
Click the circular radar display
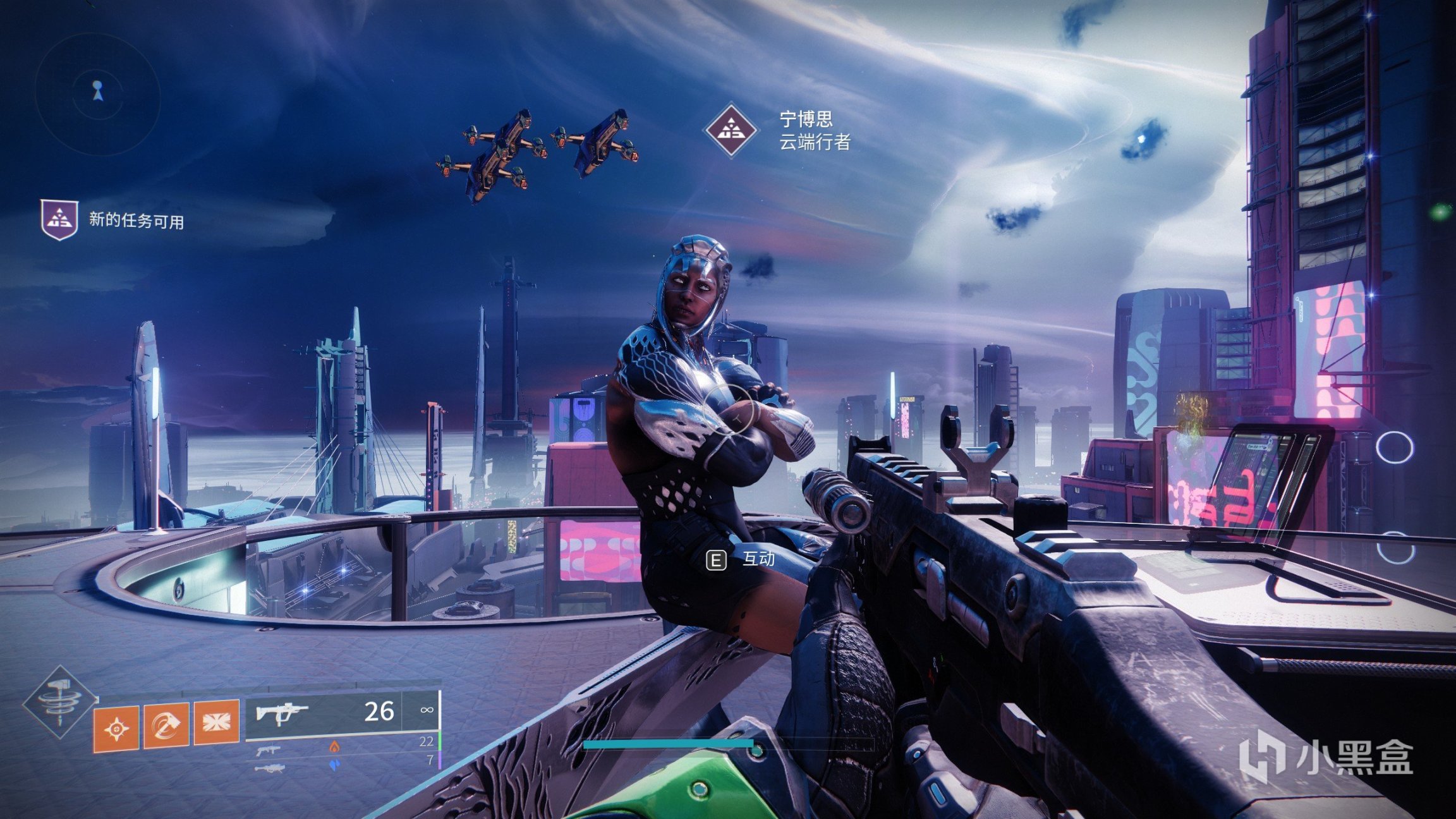coord(97,94)
